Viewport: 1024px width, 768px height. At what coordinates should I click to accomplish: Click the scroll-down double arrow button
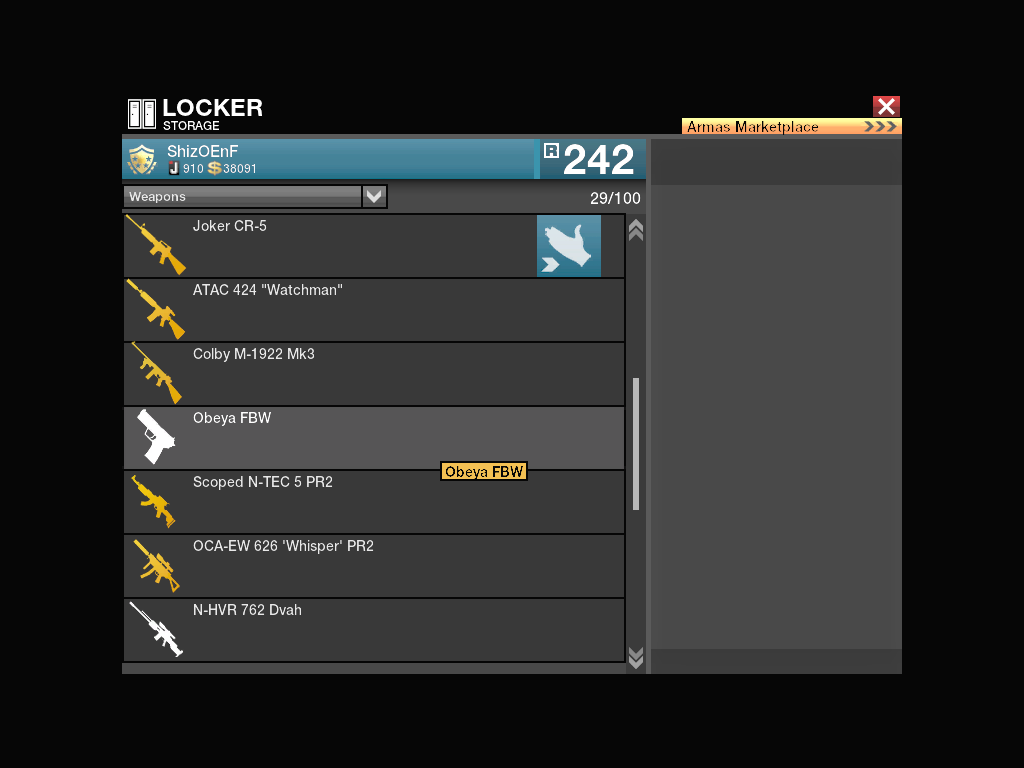tap(635, 657)
